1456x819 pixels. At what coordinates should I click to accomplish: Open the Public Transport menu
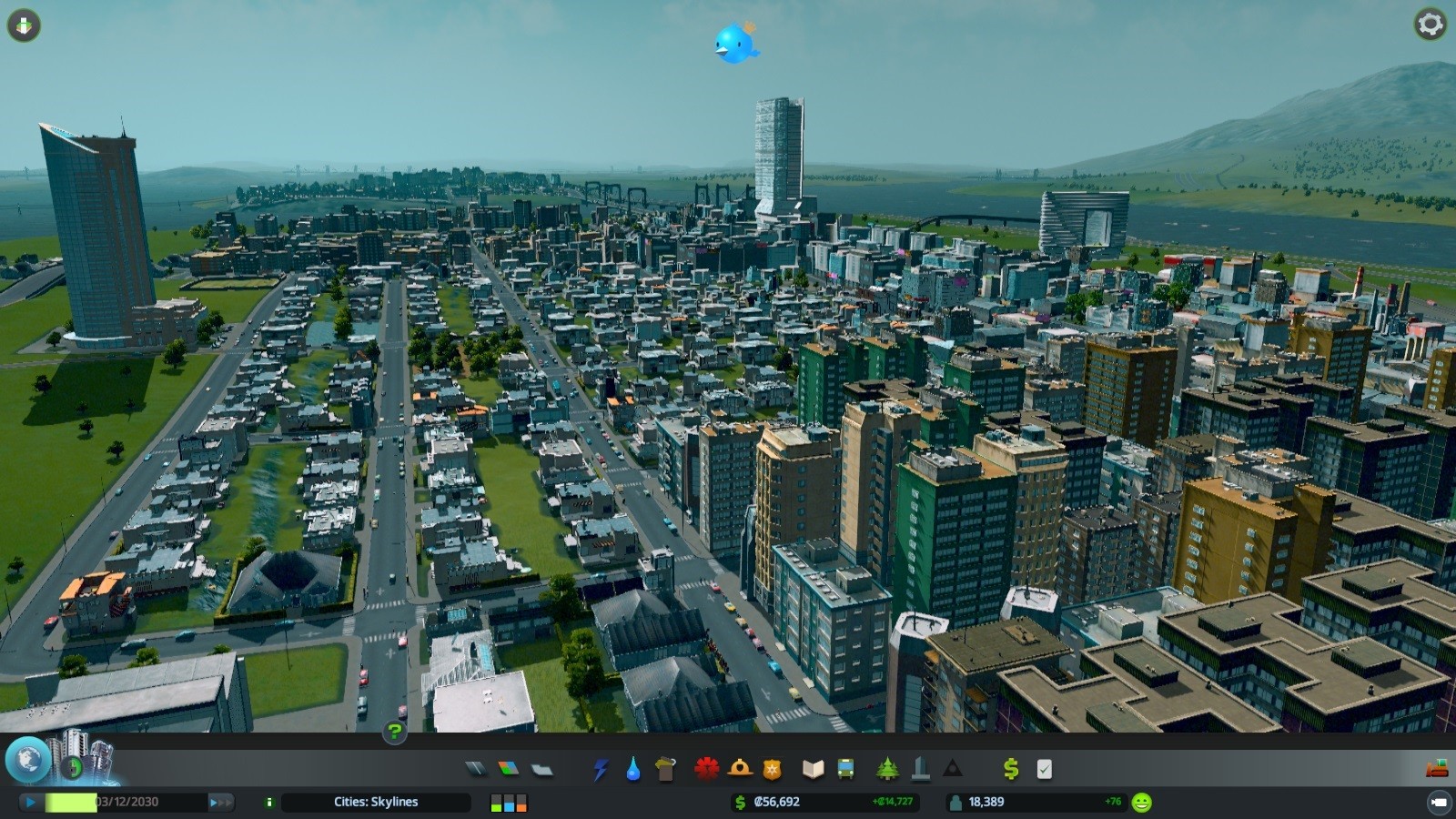point(844,769)
